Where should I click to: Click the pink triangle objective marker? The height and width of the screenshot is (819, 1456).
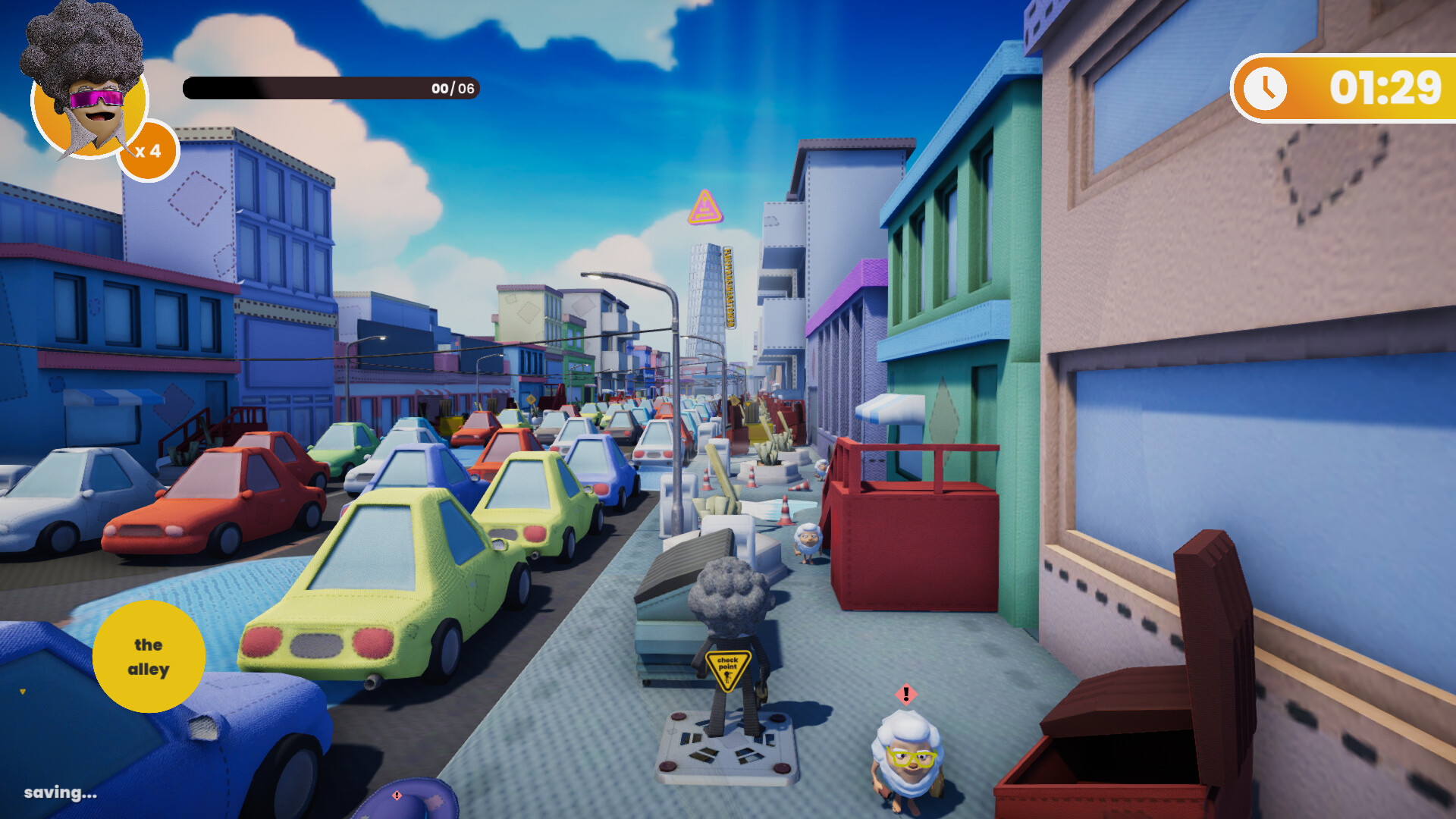[705, 208]
